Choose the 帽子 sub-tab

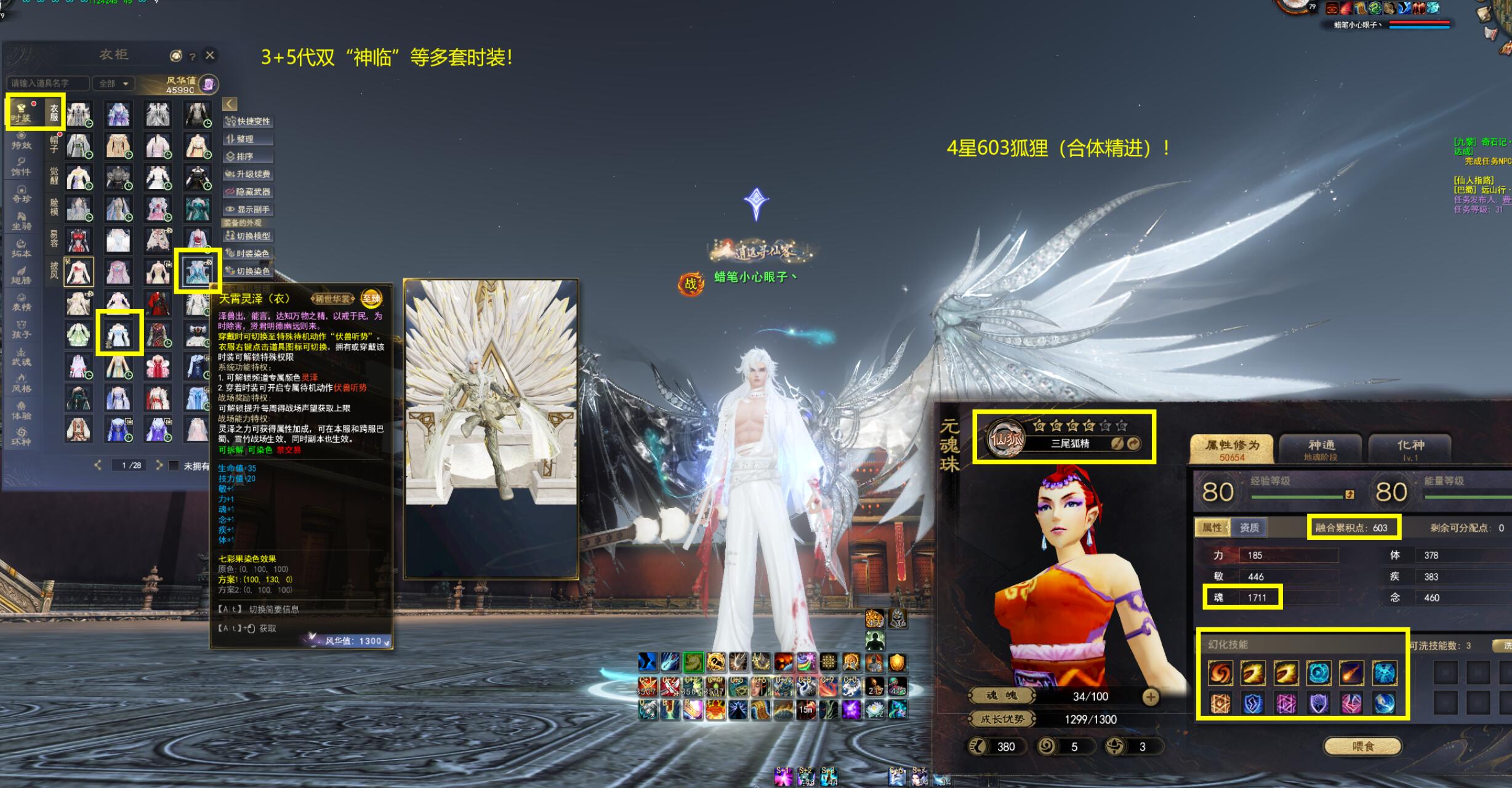[54, 144]
